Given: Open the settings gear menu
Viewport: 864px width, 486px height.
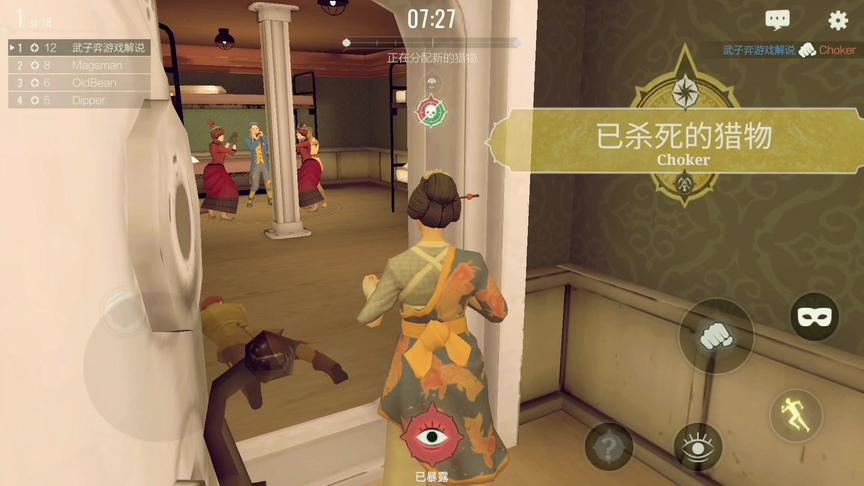Looking at the screenshot, I should 838,20.
